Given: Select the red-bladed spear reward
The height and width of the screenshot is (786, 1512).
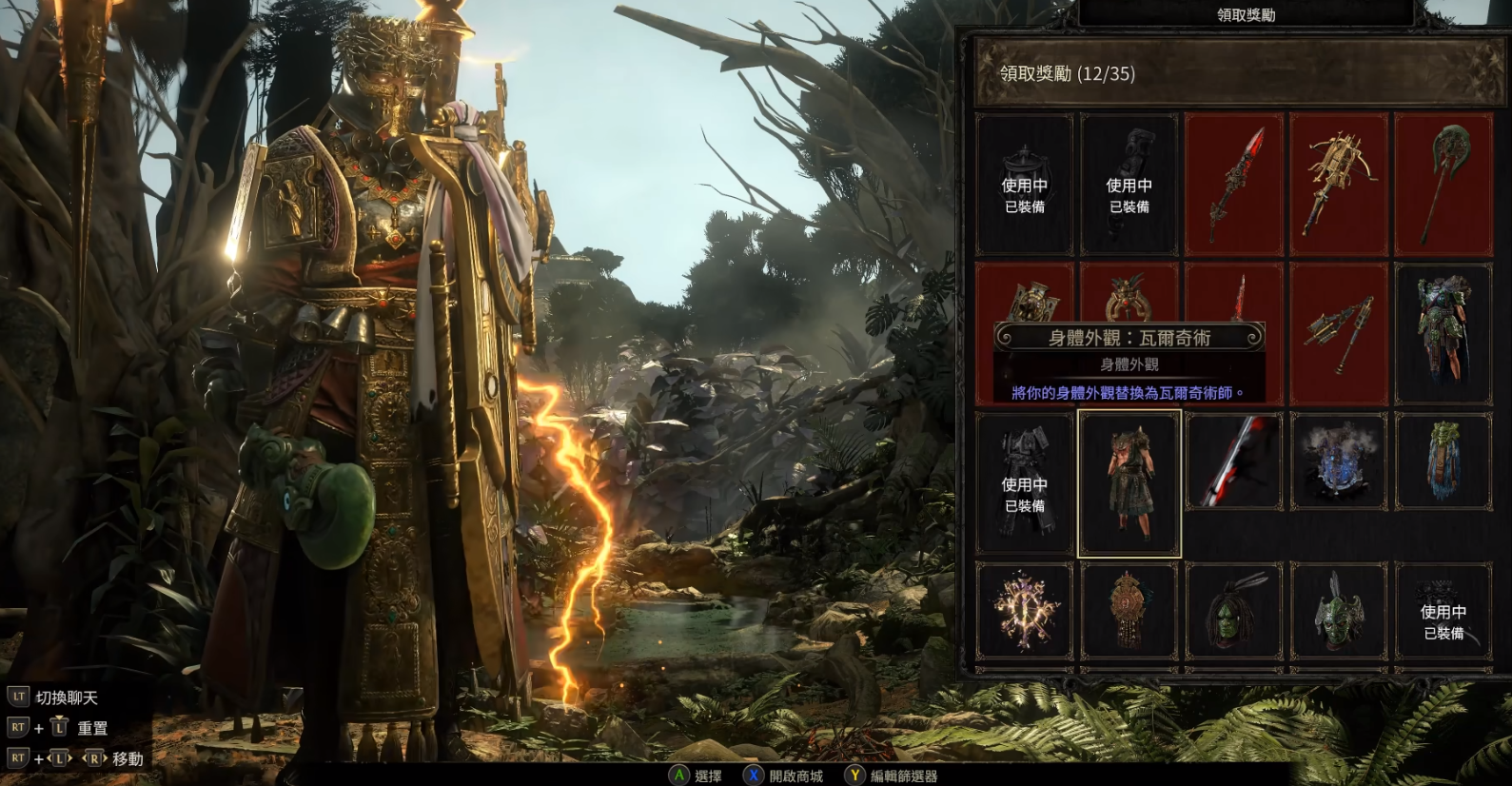Looking at the screenshot, I should pos(1234,185).
